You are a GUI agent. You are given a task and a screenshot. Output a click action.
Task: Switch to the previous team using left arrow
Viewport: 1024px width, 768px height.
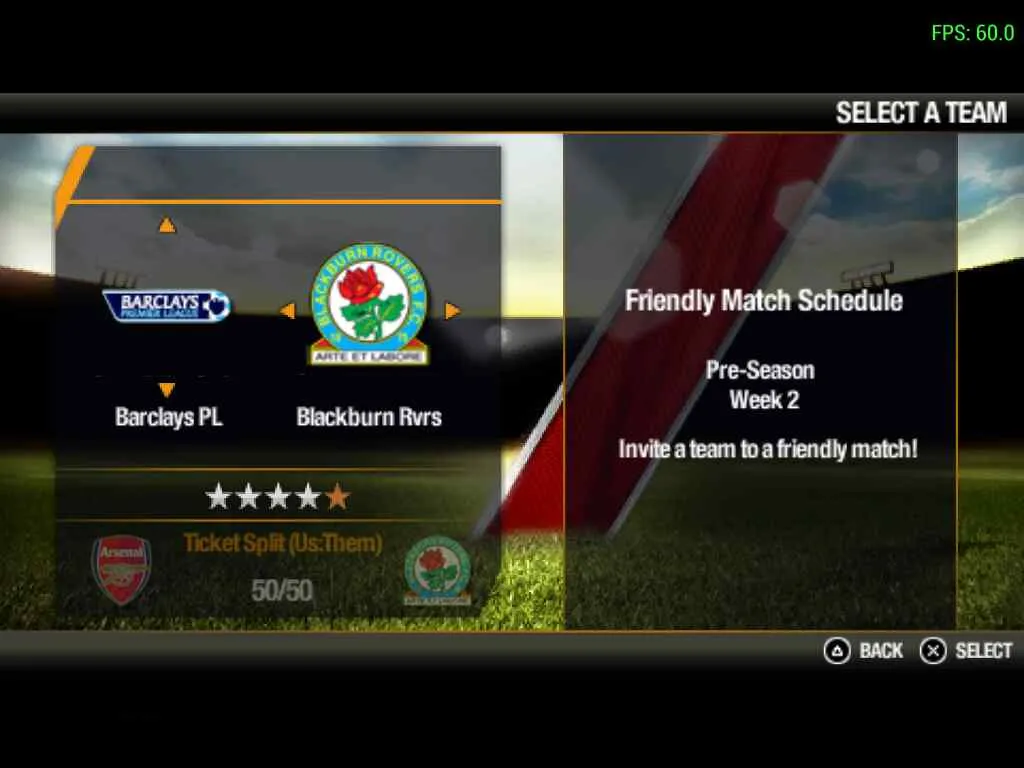pos(287,311)
